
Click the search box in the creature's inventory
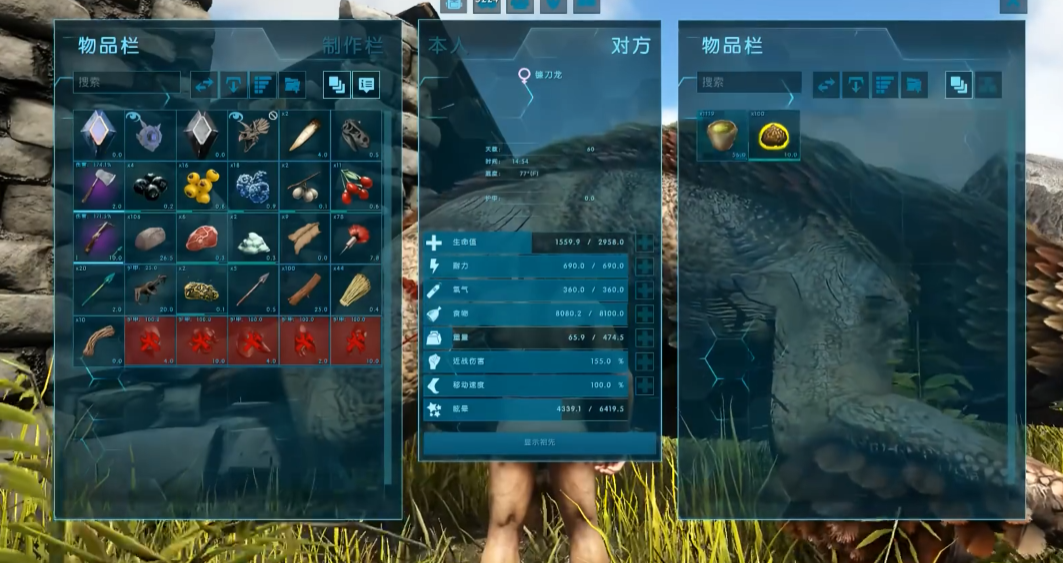(x=750, y=83)
